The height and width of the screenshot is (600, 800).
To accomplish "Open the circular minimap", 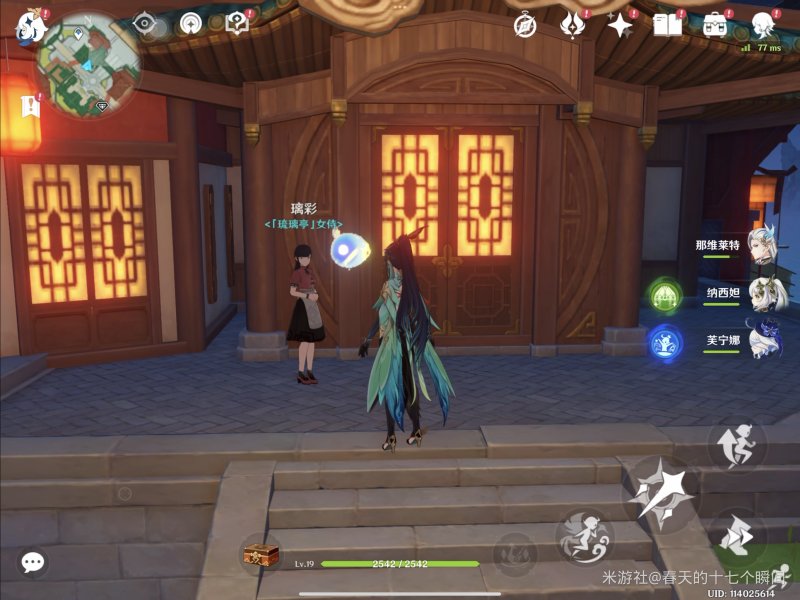I will click(88, 62).
